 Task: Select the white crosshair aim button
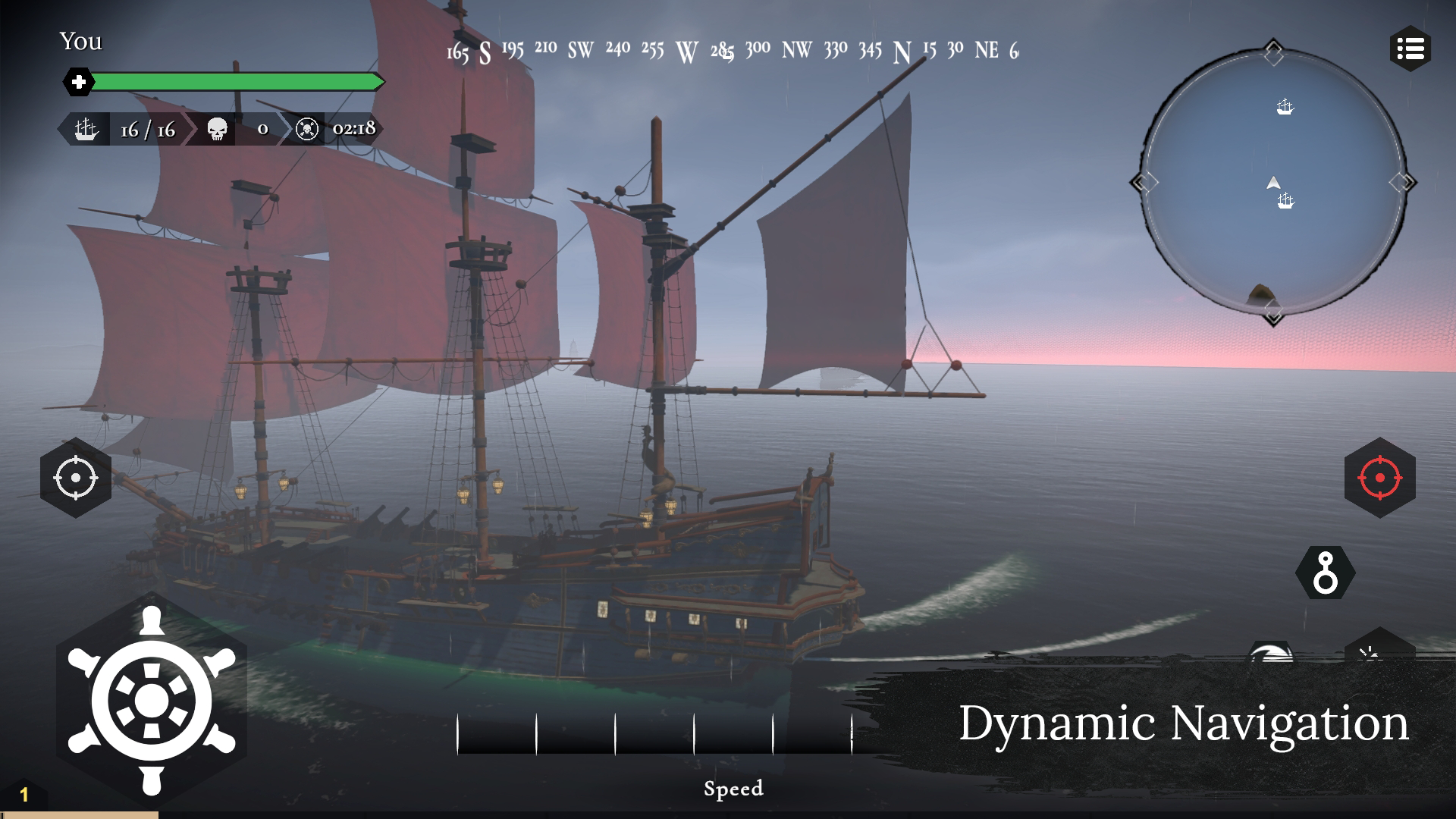pos(76,478)
